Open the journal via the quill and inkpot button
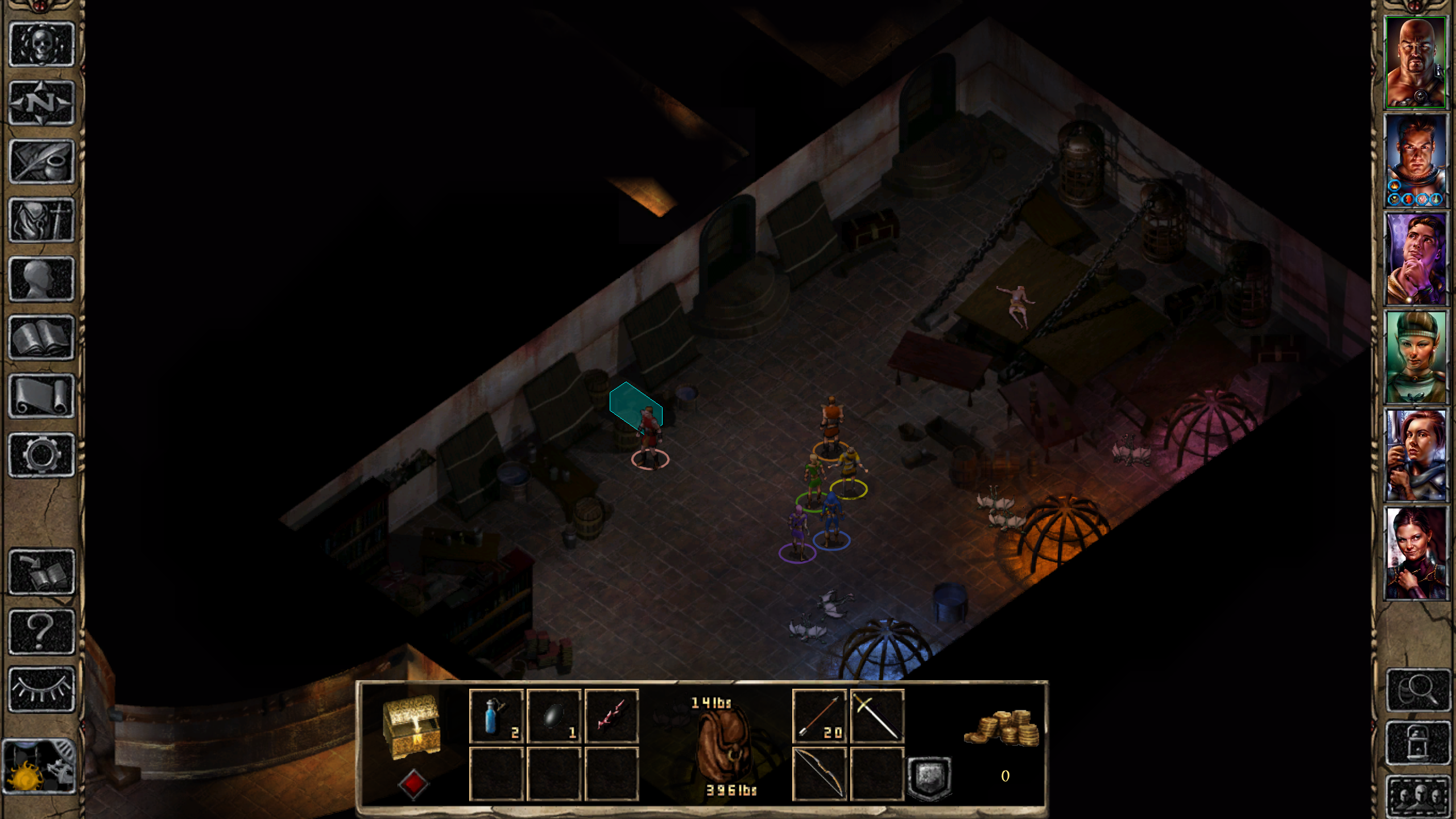 42,162
